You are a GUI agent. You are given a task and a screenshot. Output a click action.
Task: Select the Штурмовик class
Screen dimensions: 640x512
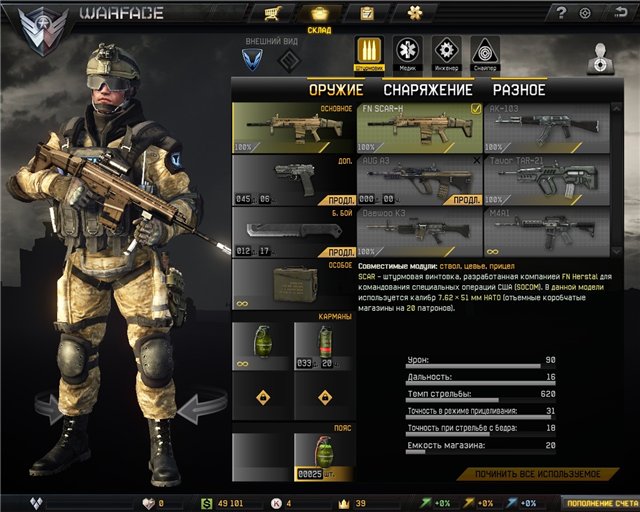[x=369, y=52]
